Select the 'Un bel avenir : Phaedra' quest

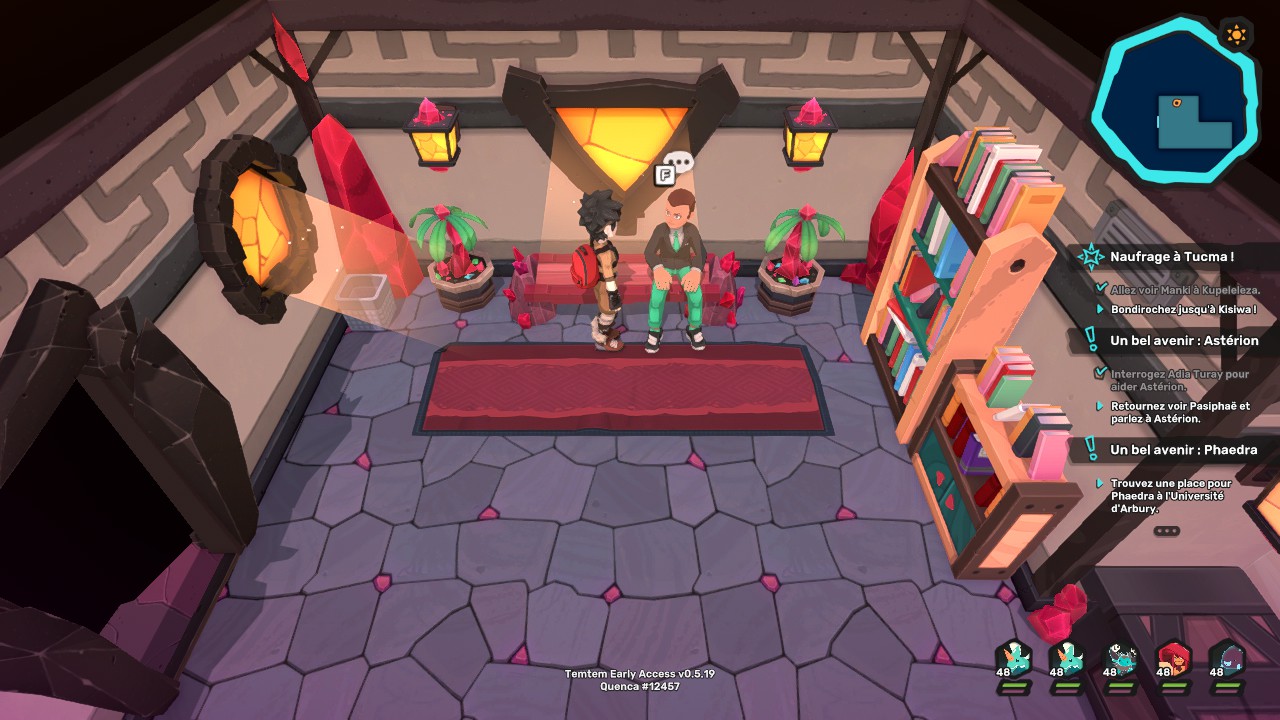pos(1183,450)
